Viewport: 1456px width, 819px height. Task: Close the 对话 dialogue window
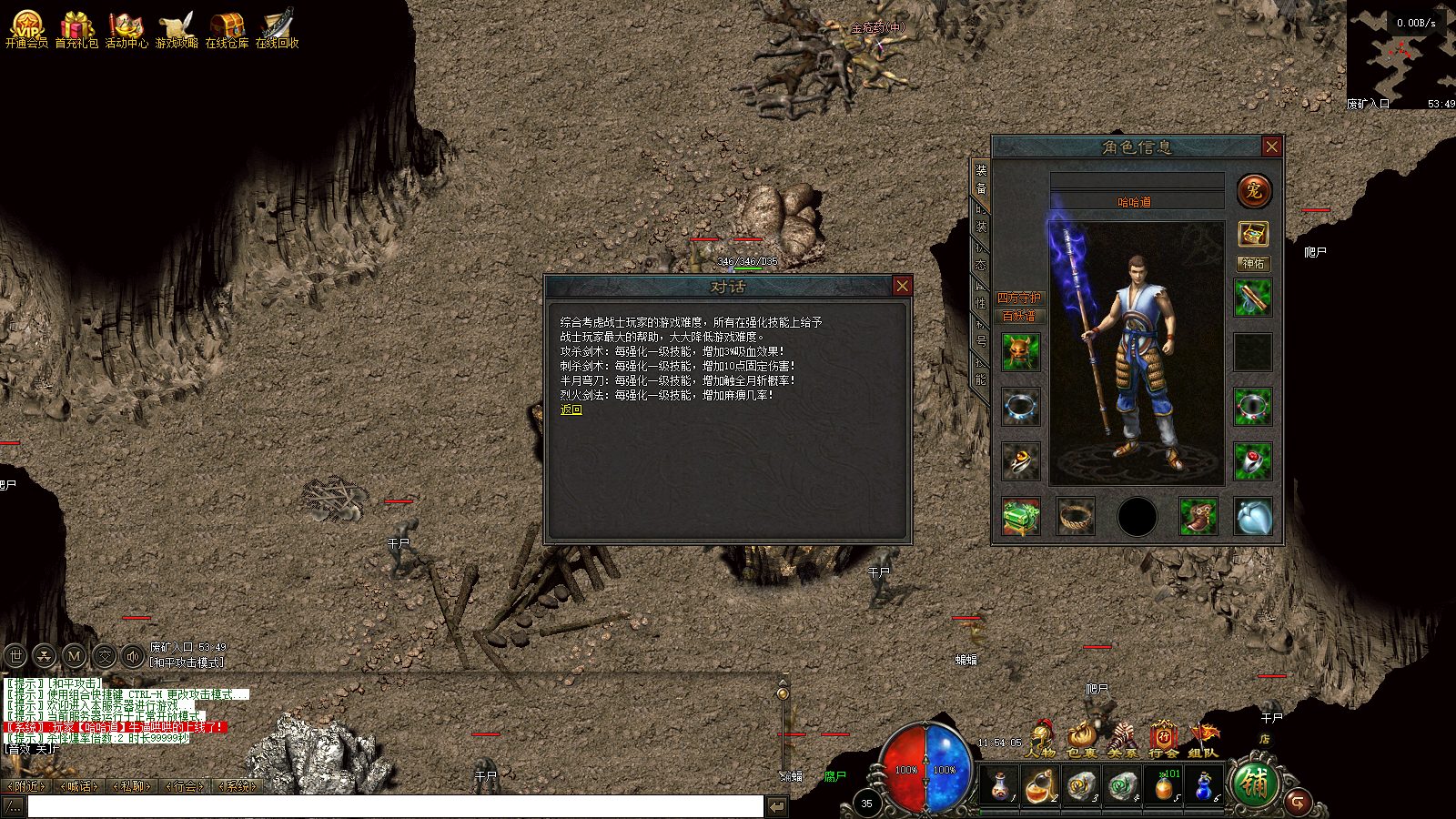[x=902, y=286]
